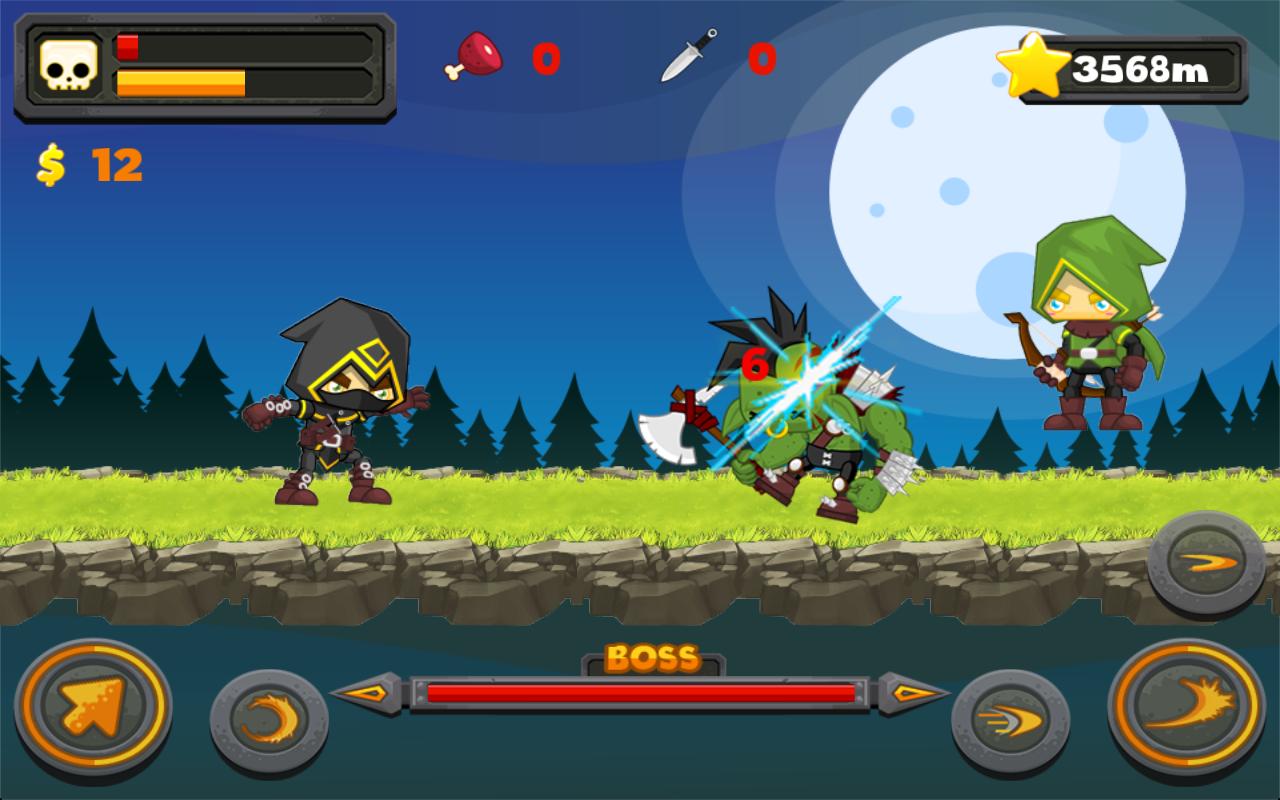Click the red BOSS health bar
This screenshot has height=800, width=1280.
[x=640, y=693]
